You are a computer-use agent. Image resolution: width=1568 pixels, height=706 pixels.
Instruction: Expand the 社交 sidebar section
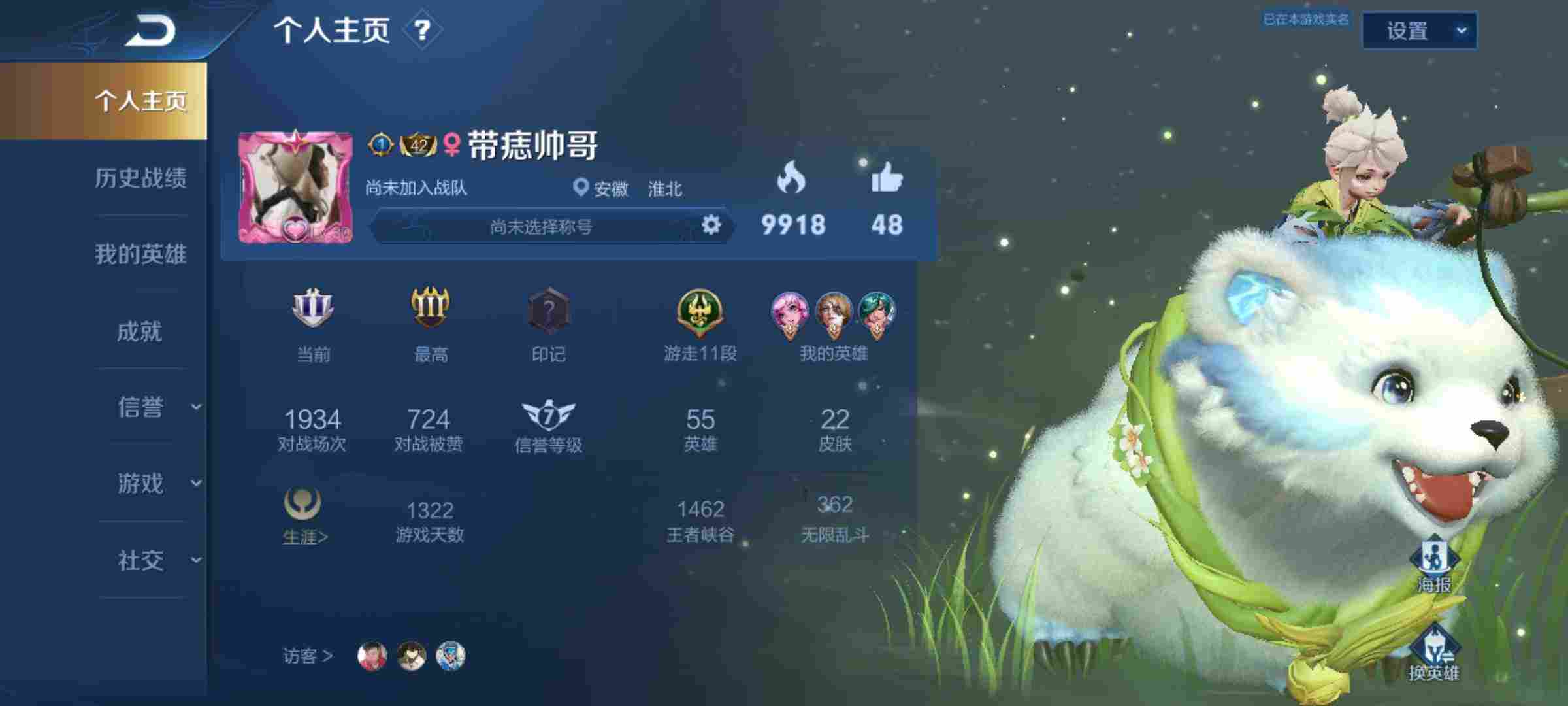coord(142,561)
